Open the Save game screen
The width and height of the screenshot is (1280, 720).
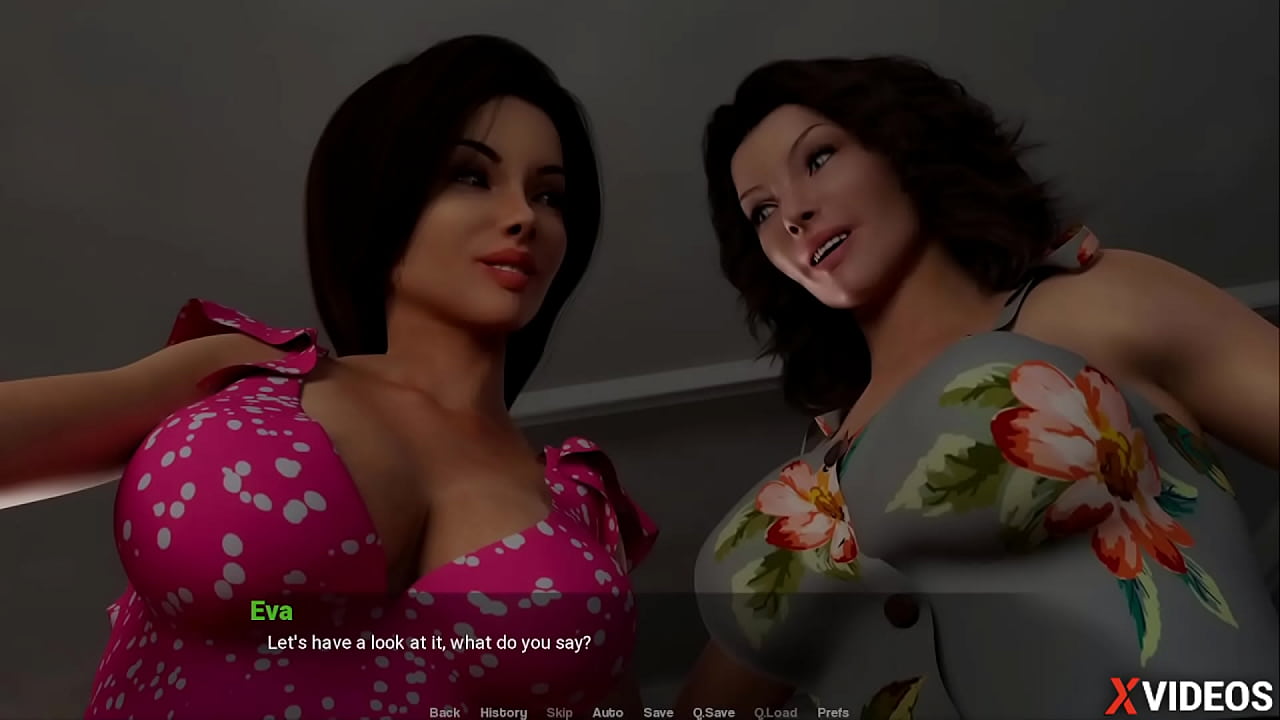658,712
